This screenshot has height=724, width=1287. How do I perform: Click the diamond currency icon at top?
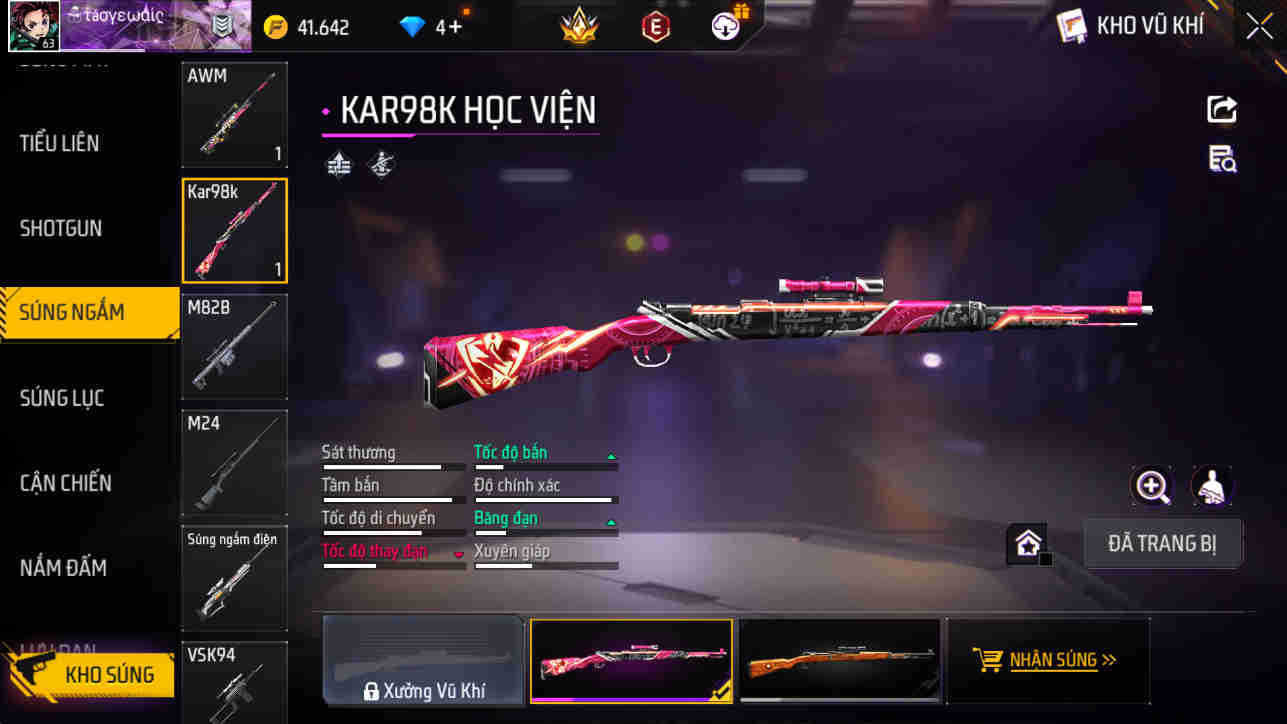pyautogui.click(x=410, y=26)
